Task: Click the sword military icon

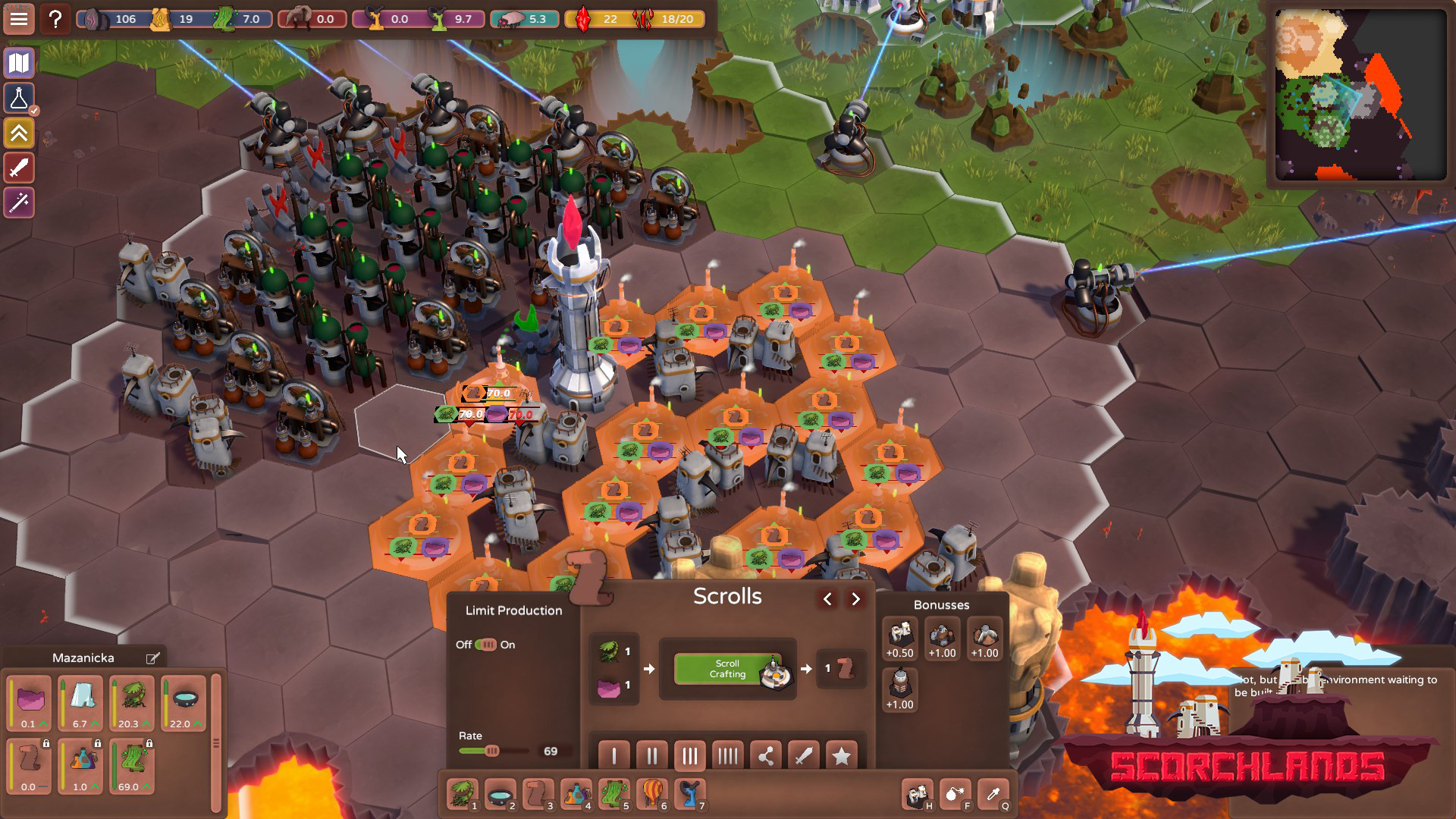Action: point(18,168)
